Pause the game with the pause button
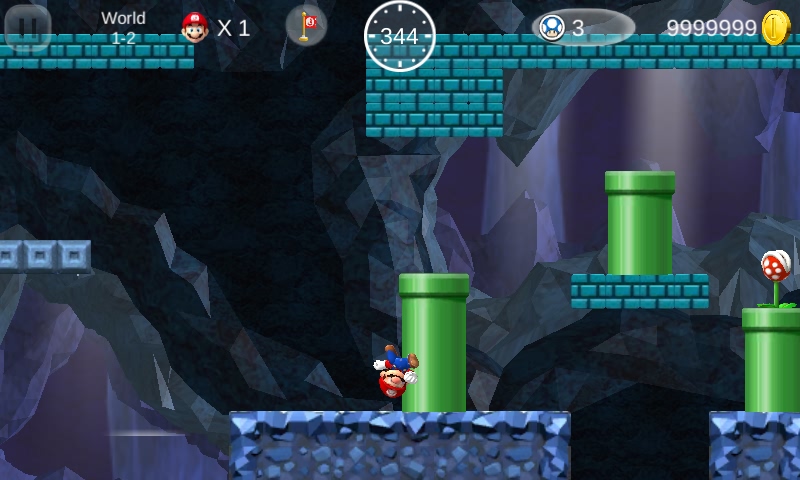 click(28, 27)
